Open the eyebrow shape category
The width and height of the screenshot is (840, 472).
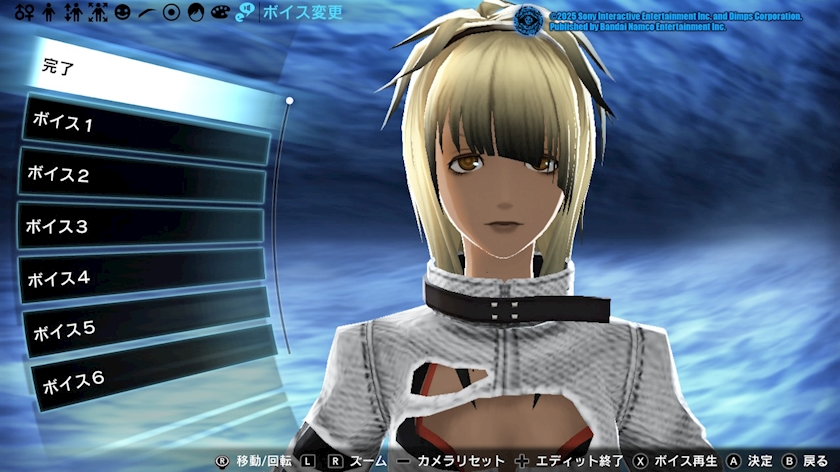147,13
